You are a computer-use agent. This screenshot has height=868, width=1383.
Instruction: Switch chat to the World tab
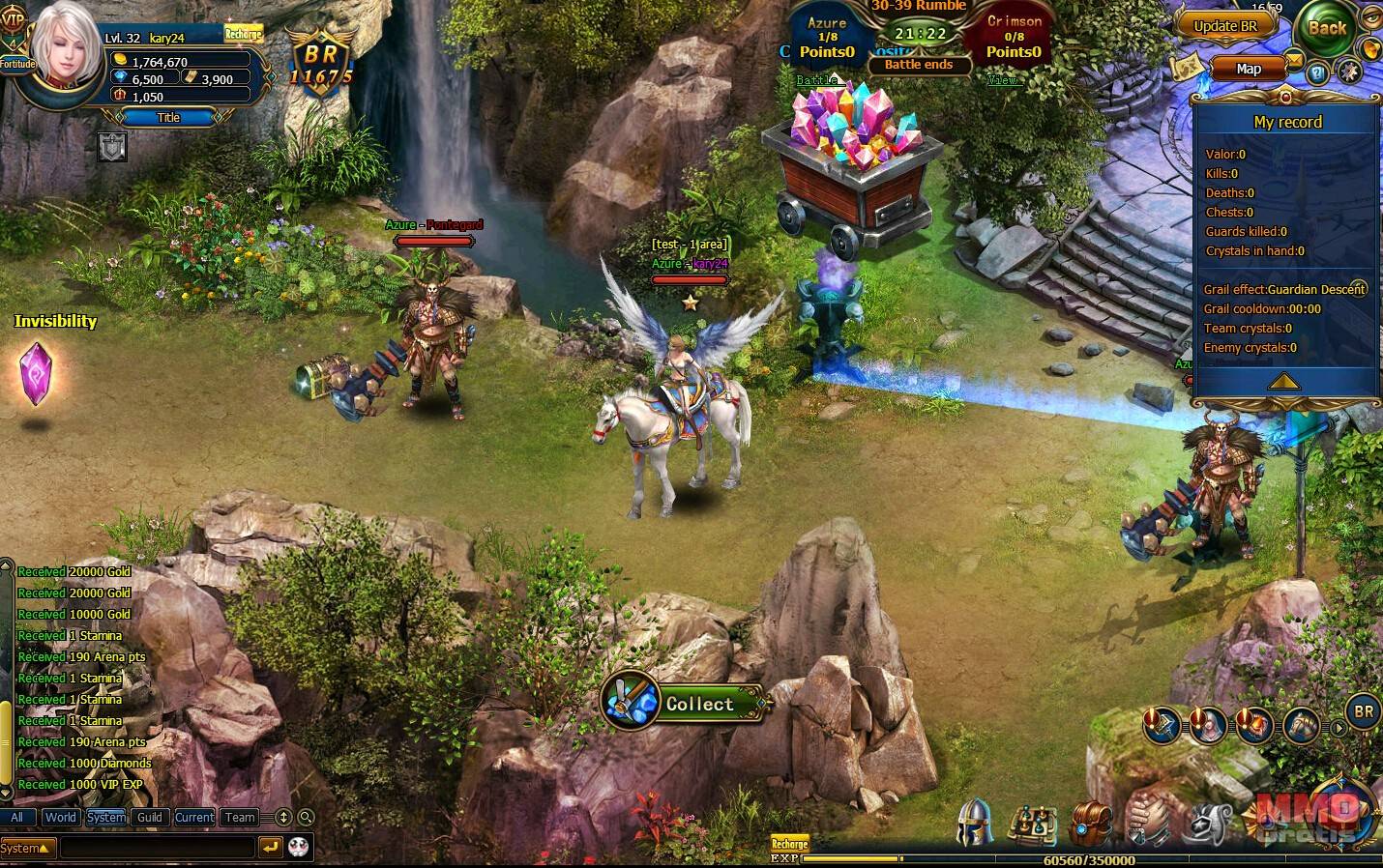pyautogui.click(x=60, y=817)
